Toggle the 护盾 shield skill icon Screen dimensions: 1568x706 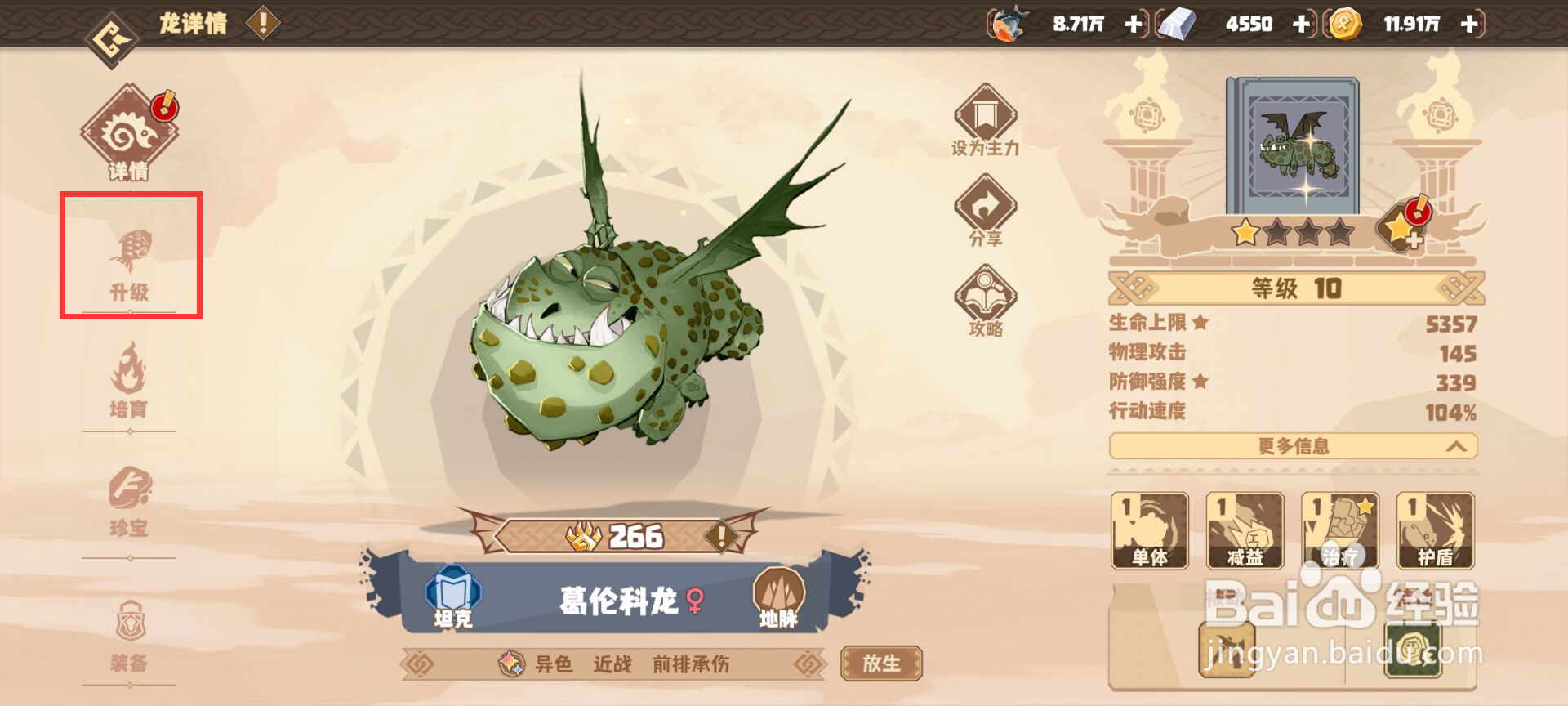click(x=1434, y=531)
